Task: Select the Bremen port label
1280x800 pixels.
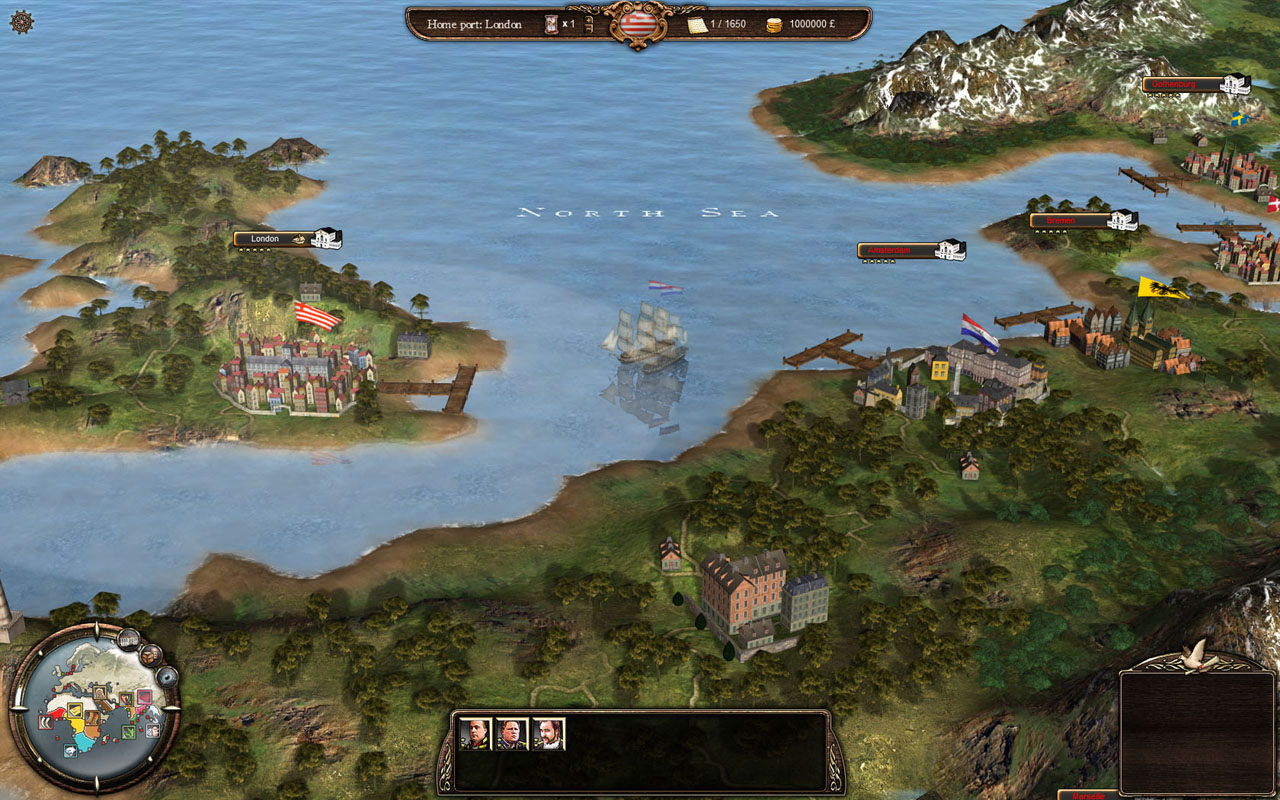Action: coord(1069,220)
